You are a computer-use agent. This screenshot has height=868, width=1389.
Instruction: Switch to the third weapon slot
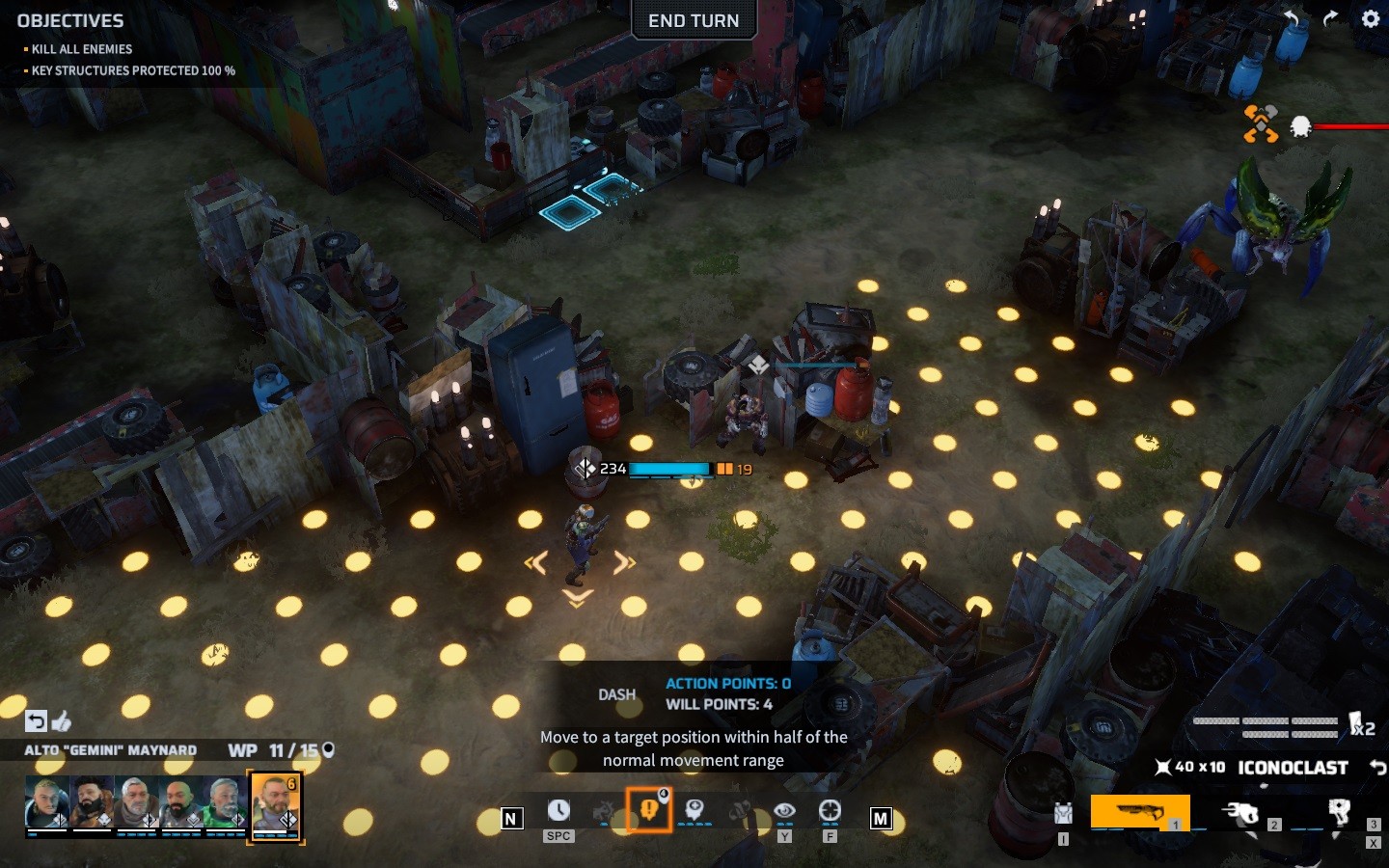[1339, 812]
